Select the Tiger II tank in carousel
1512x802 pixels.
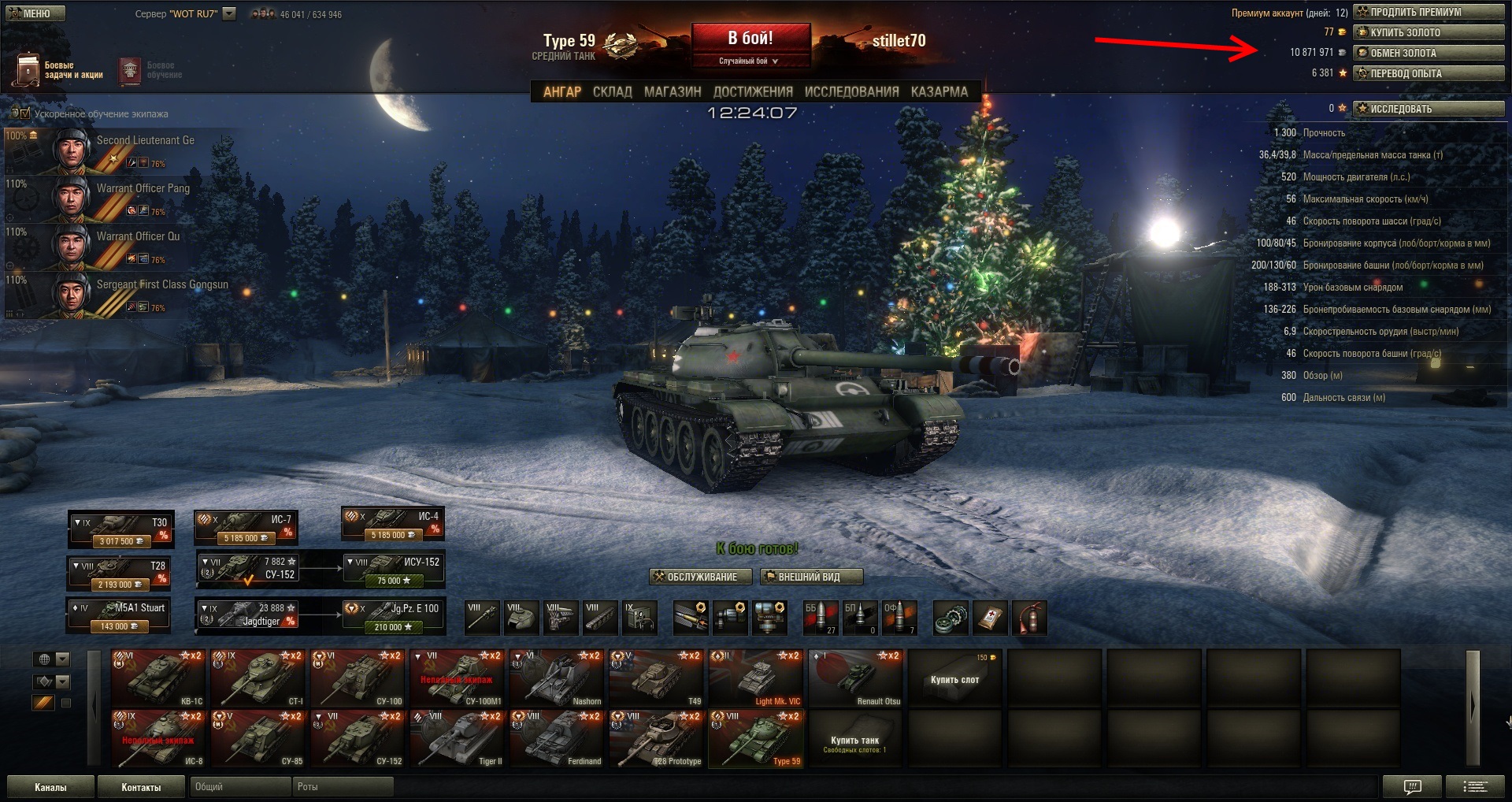tap(458, 739)
